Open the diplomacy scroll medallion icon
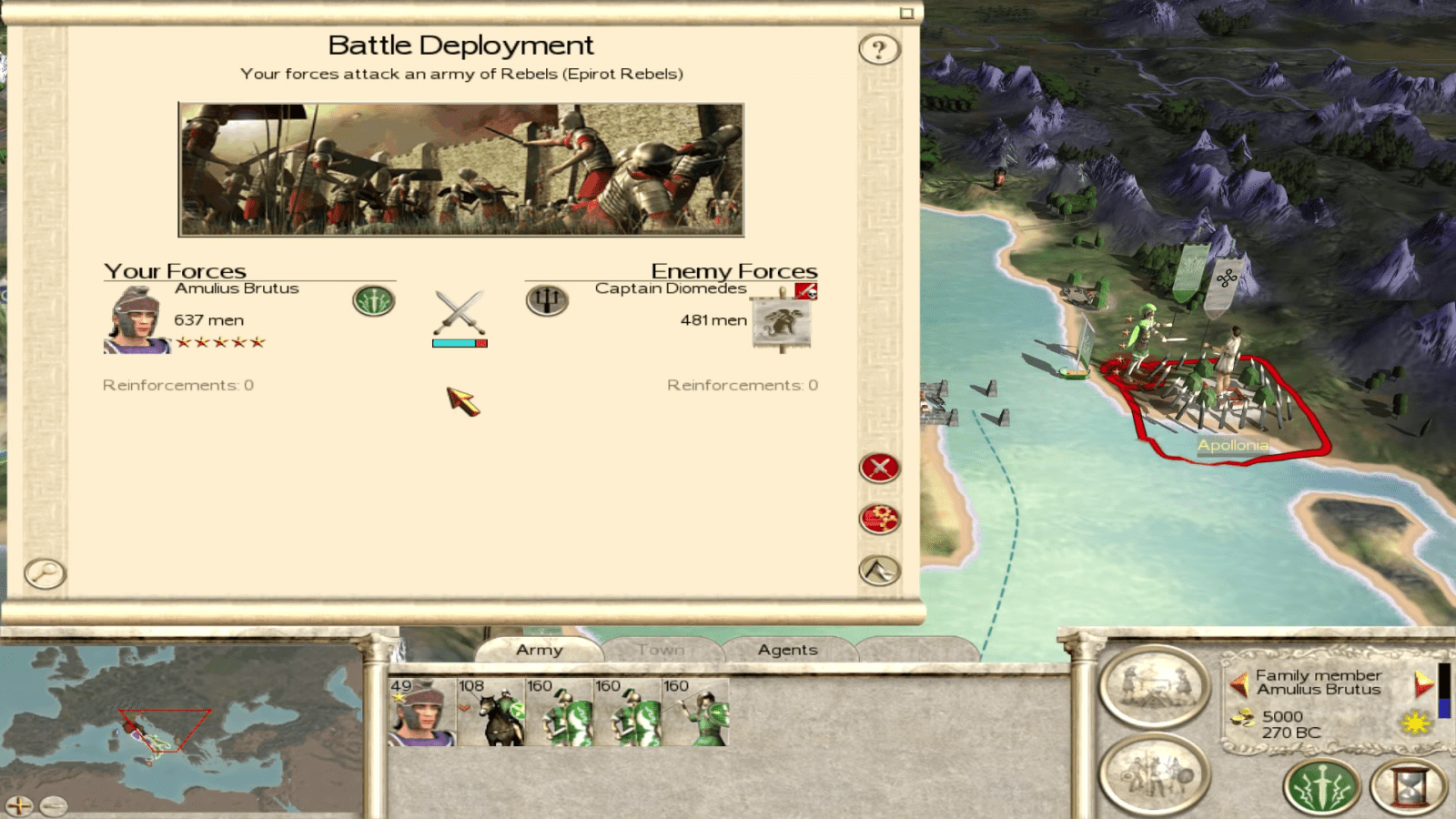Image resolution: width=1456 pixels, height=819 pixels. [1152, 685]
